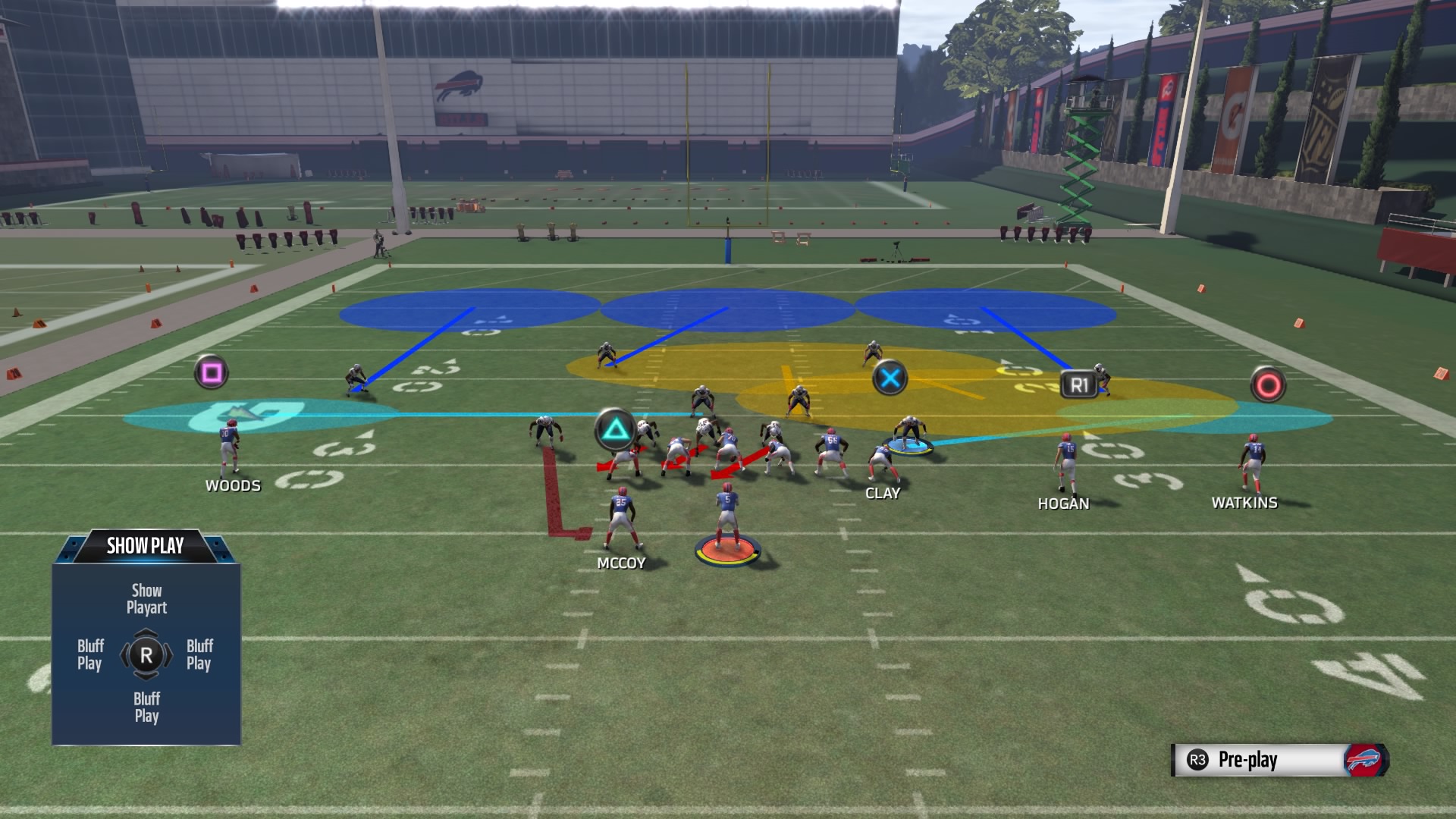This screenshot has height=819, width=1456.
Task: Click the highlighted receiver marker under Clay
Action: coord(908,445)
